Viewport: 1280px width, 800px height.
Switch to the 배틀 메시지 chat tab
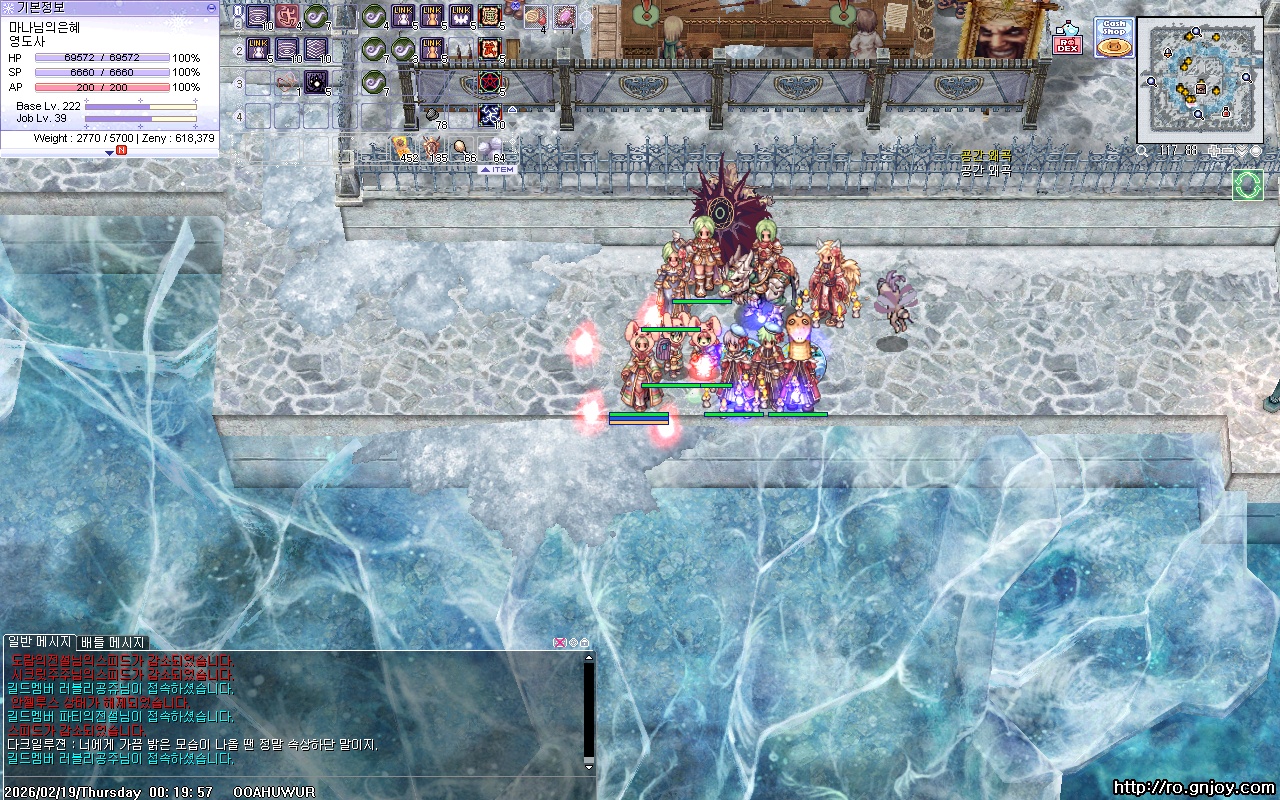point(113,642)
